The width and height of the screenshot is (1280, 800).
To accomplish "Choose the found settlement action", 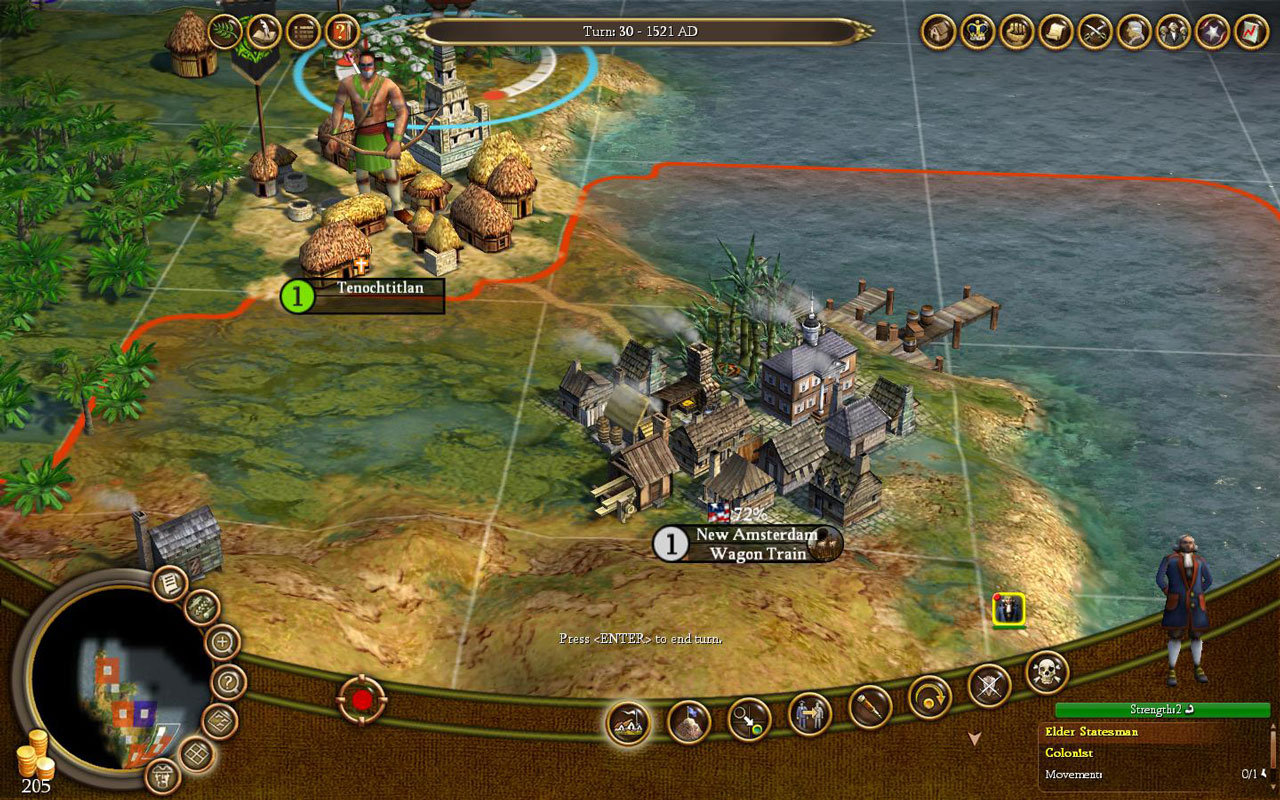I will tap(628, 722).
